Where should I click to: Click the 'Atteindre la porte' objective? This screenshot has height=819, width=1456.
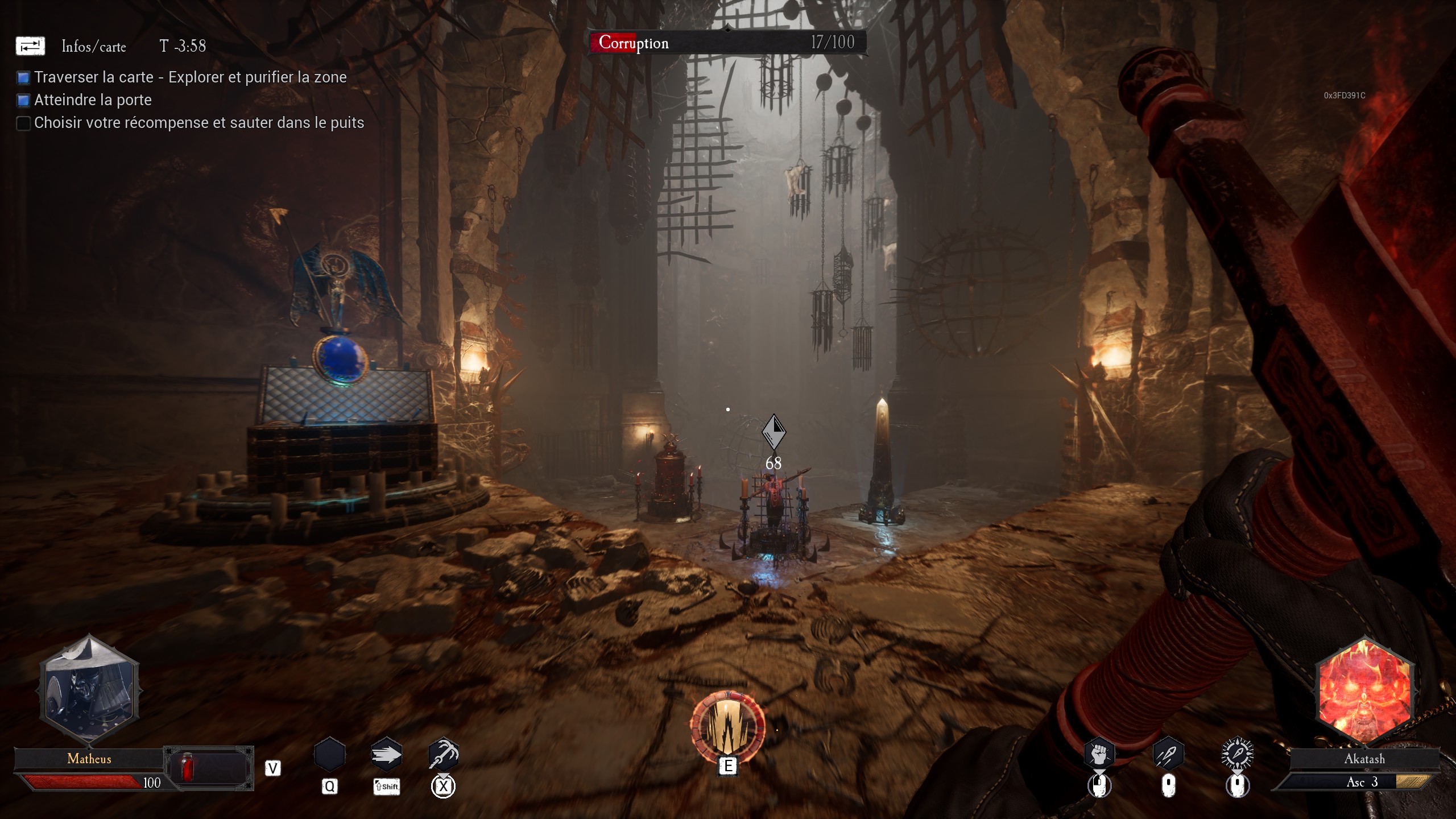(x=93, y=100)
